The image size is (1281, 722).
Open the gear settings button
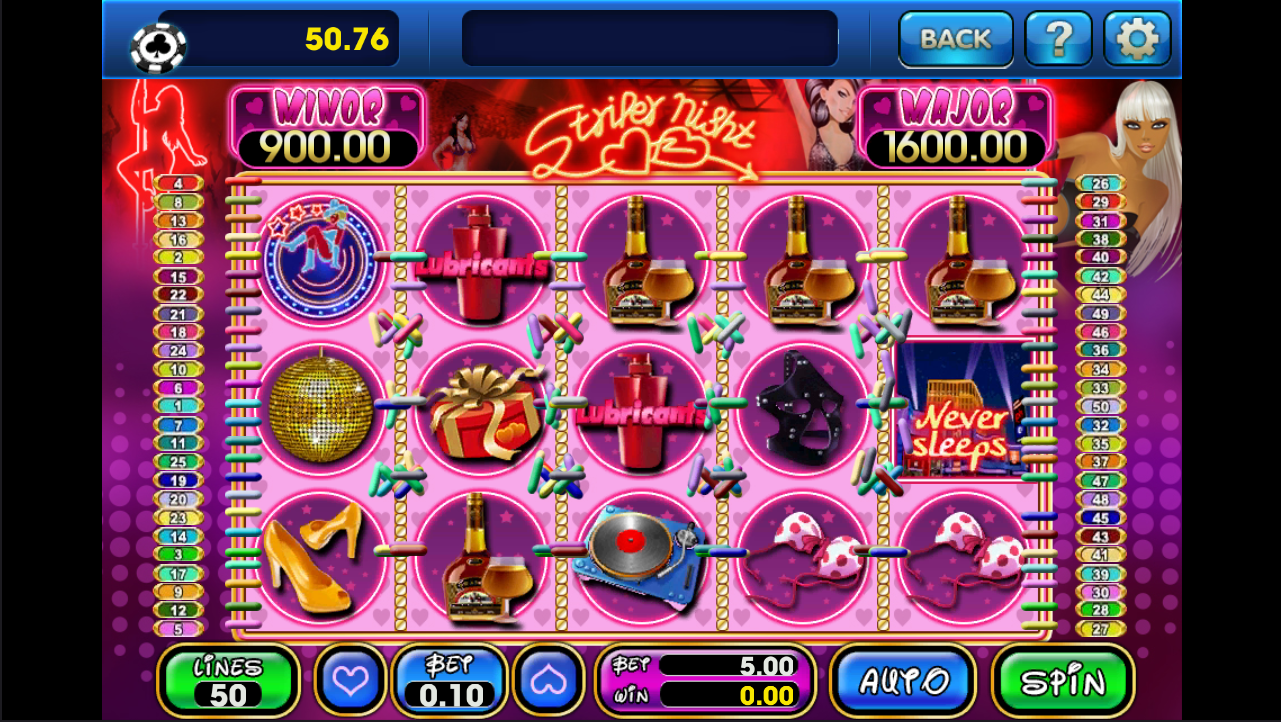pos(1137,39)
